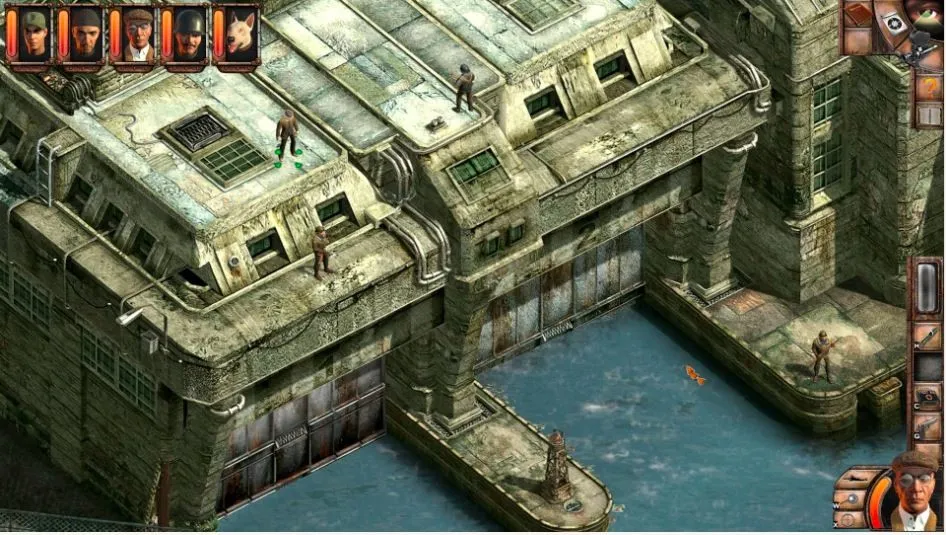Image resolution: width=946 pixels, height=535 pixels.
Task: Select the flat-cap spy portrait in the top row
Action: tap(138, 33)
